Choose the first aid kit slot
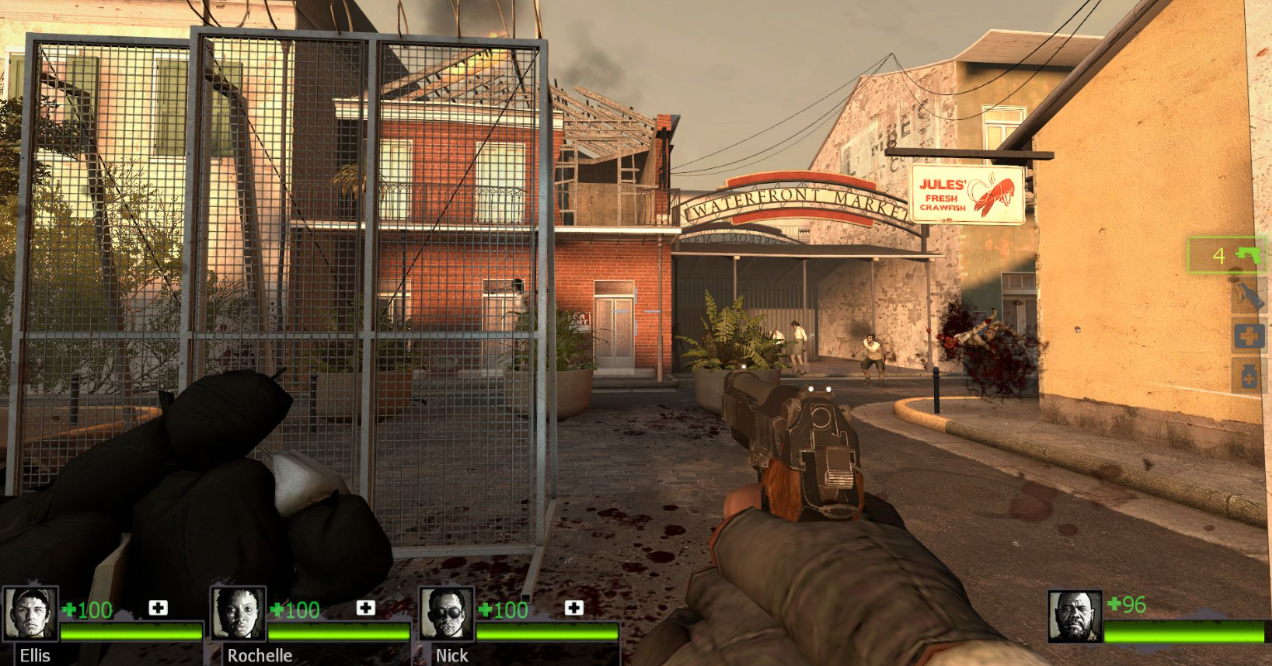Screen dimensions: 1272x666 1249,336
